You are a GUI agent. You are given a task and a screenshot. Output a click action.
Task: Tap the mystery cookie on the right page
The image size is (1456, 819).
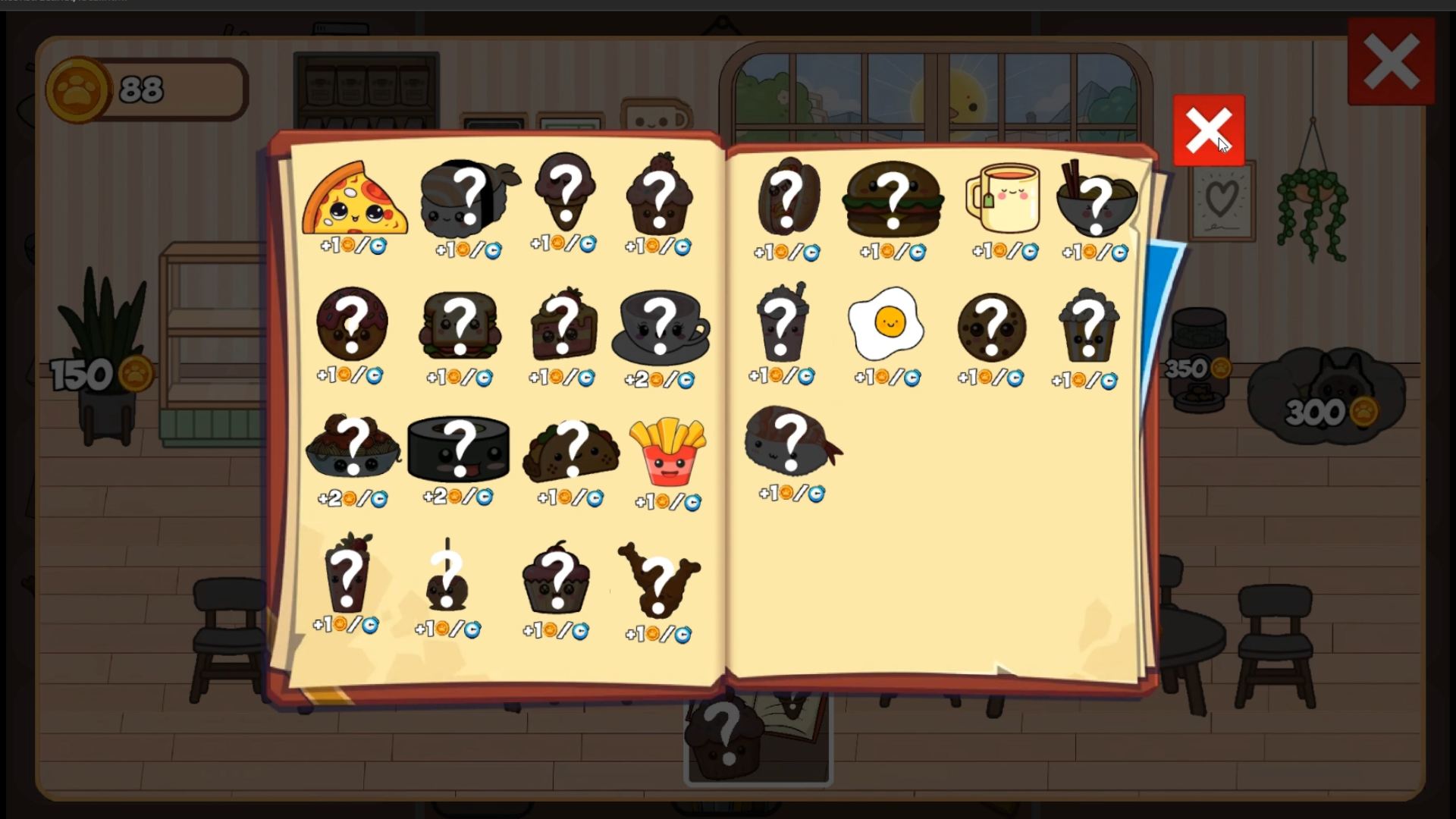(x=991, y=326)
